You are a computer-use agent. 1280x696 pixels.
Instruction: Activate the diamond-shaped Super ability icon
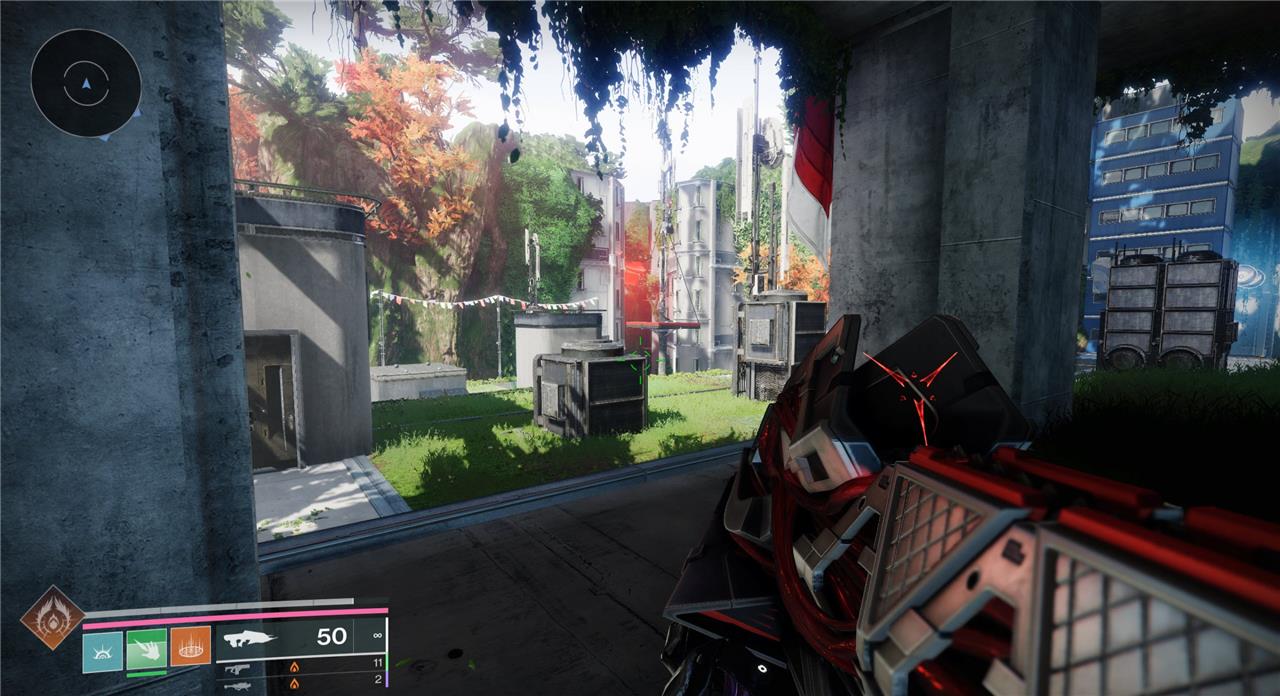point(52,617)
